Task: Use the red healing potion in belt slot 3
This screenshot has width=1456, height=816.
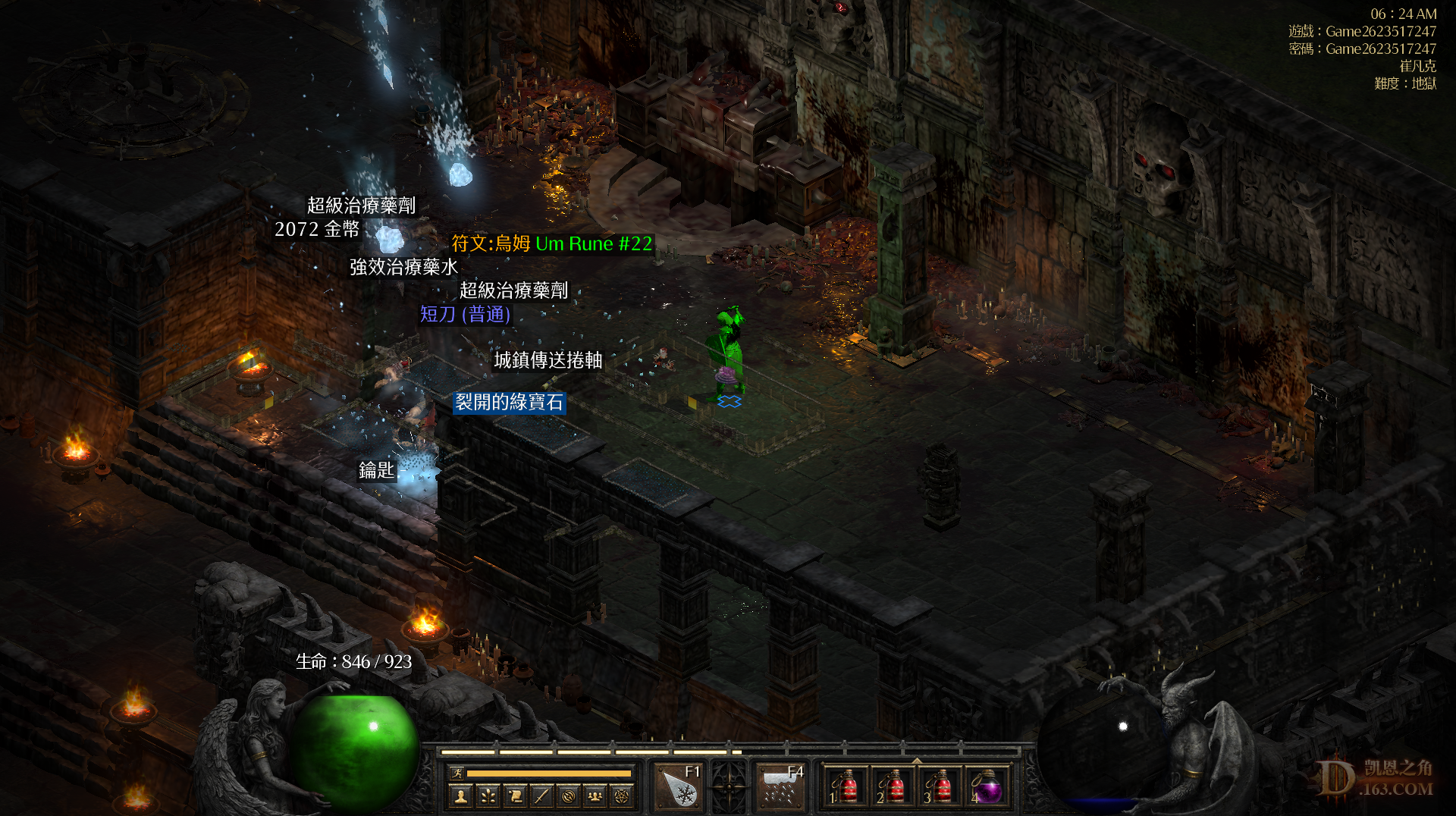Action: [x=940, y=787]
